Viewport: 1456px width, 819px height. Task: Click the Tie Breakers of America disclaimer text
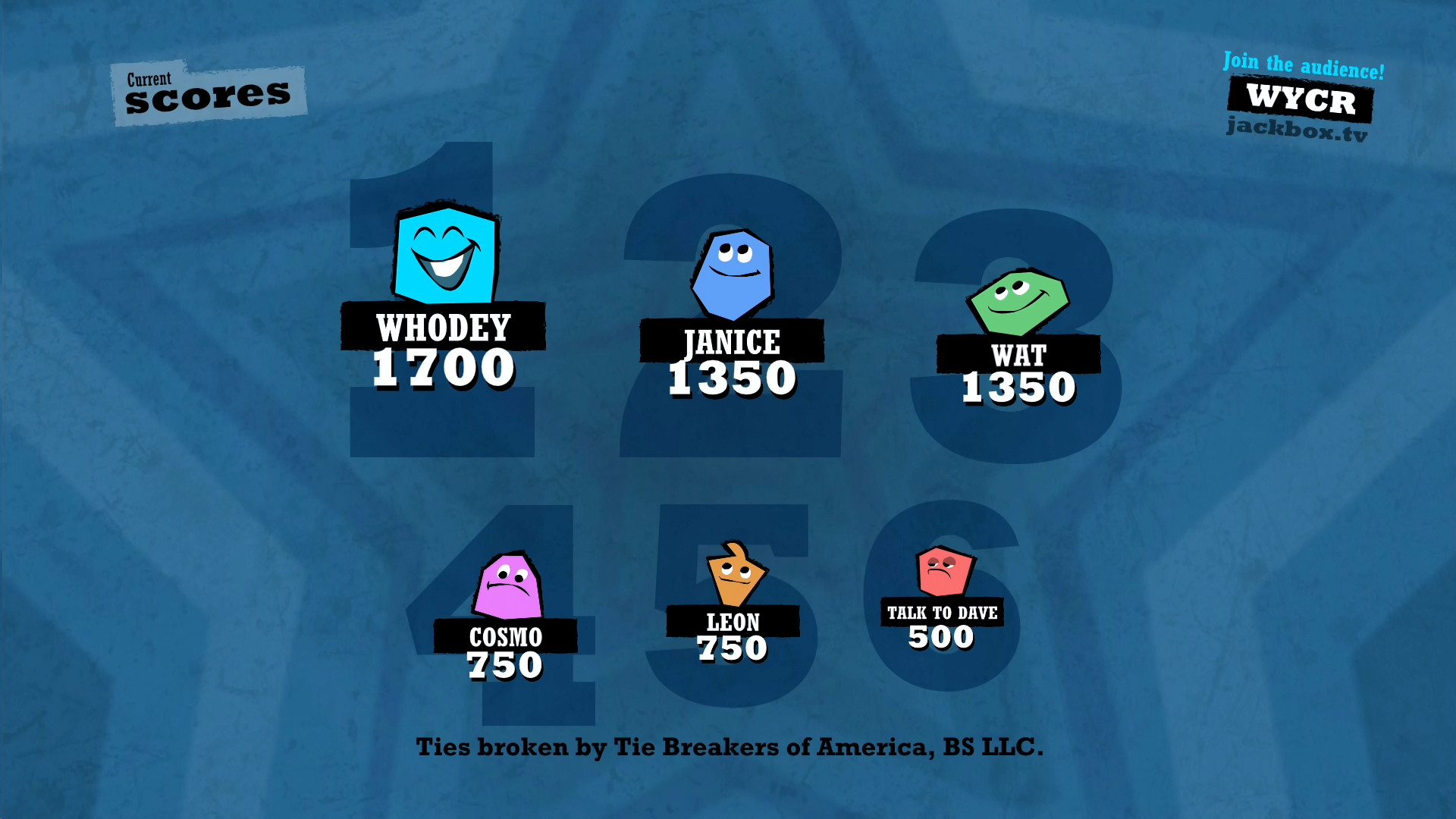(730, 746)
